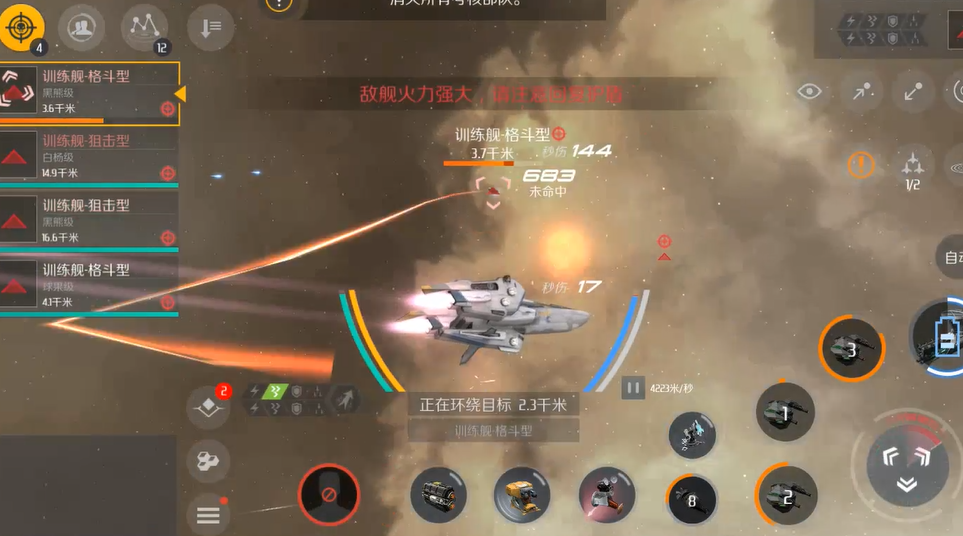Activate the yellow mining-laser module
The height and width of the screenshot is (536, 963).
(521, 495)
